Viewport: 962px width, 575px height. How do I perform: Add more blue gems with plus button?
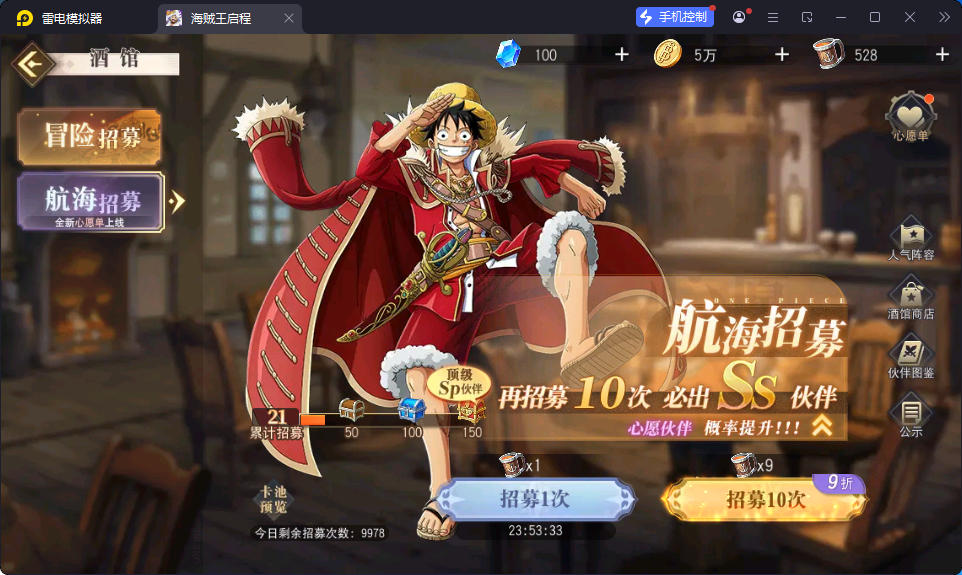[x=622, y=55]
